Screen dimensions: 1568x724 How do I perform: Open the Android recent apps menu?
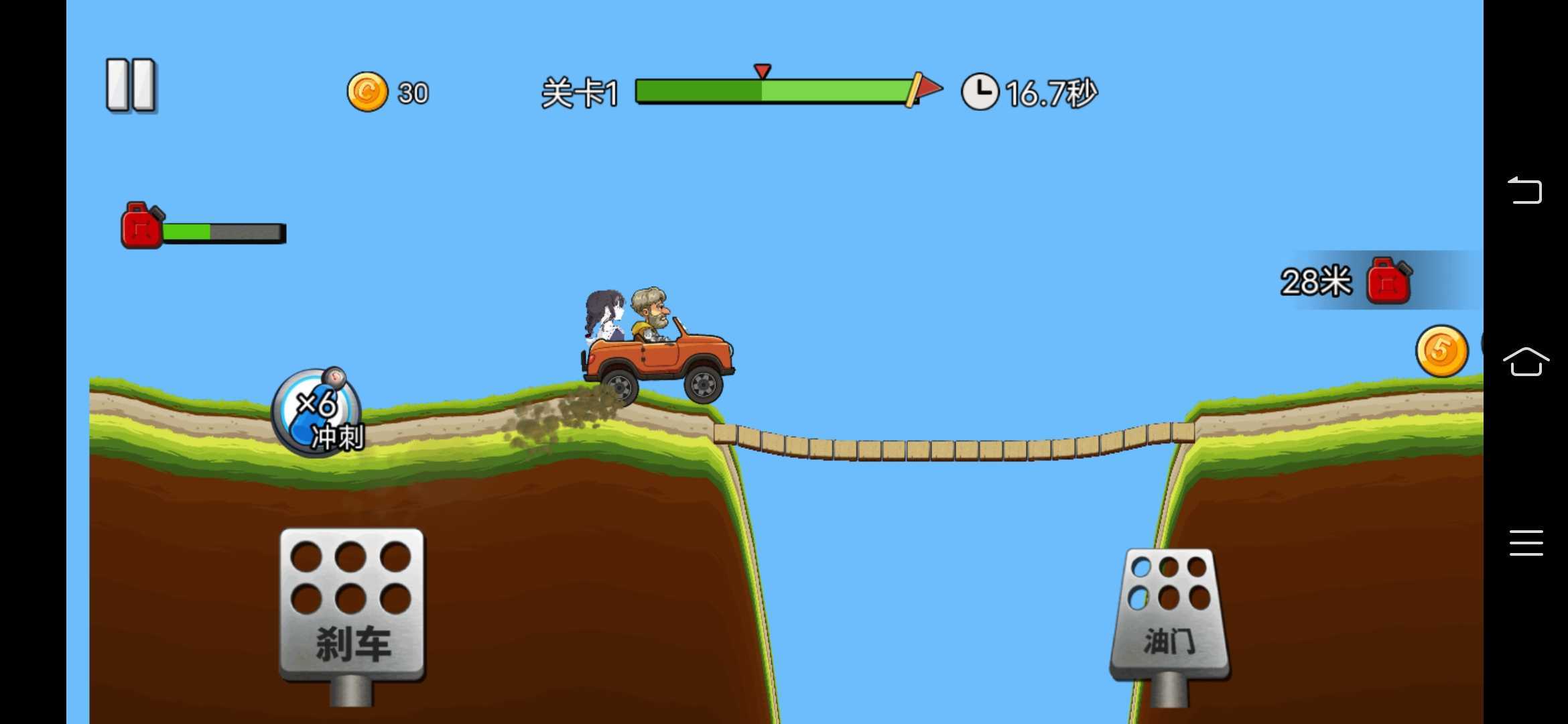coord(1526,542)
